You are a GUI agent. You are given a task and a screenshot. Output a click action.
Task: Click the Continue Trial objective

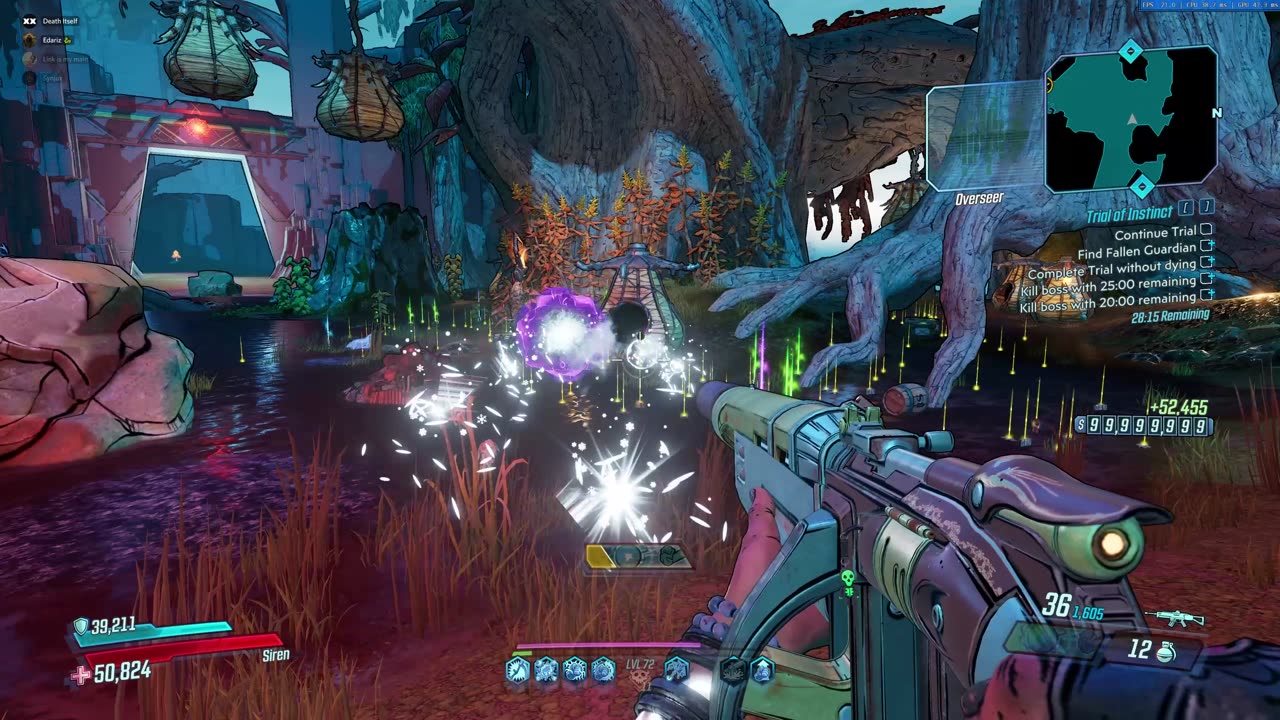1155,232
